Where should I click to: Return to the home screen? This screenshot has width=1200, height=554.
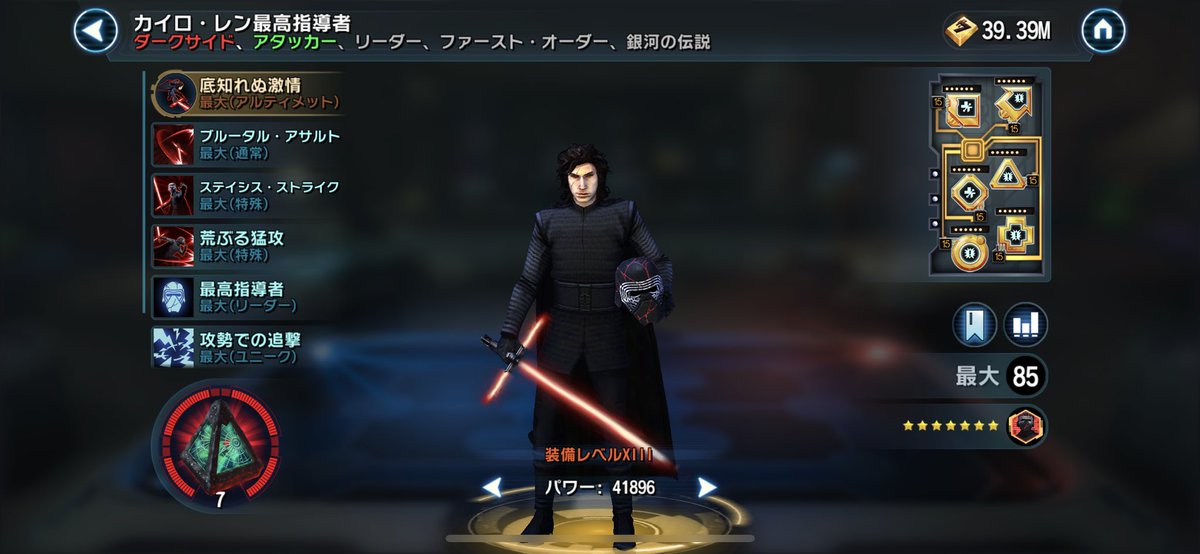(1103, 31)
